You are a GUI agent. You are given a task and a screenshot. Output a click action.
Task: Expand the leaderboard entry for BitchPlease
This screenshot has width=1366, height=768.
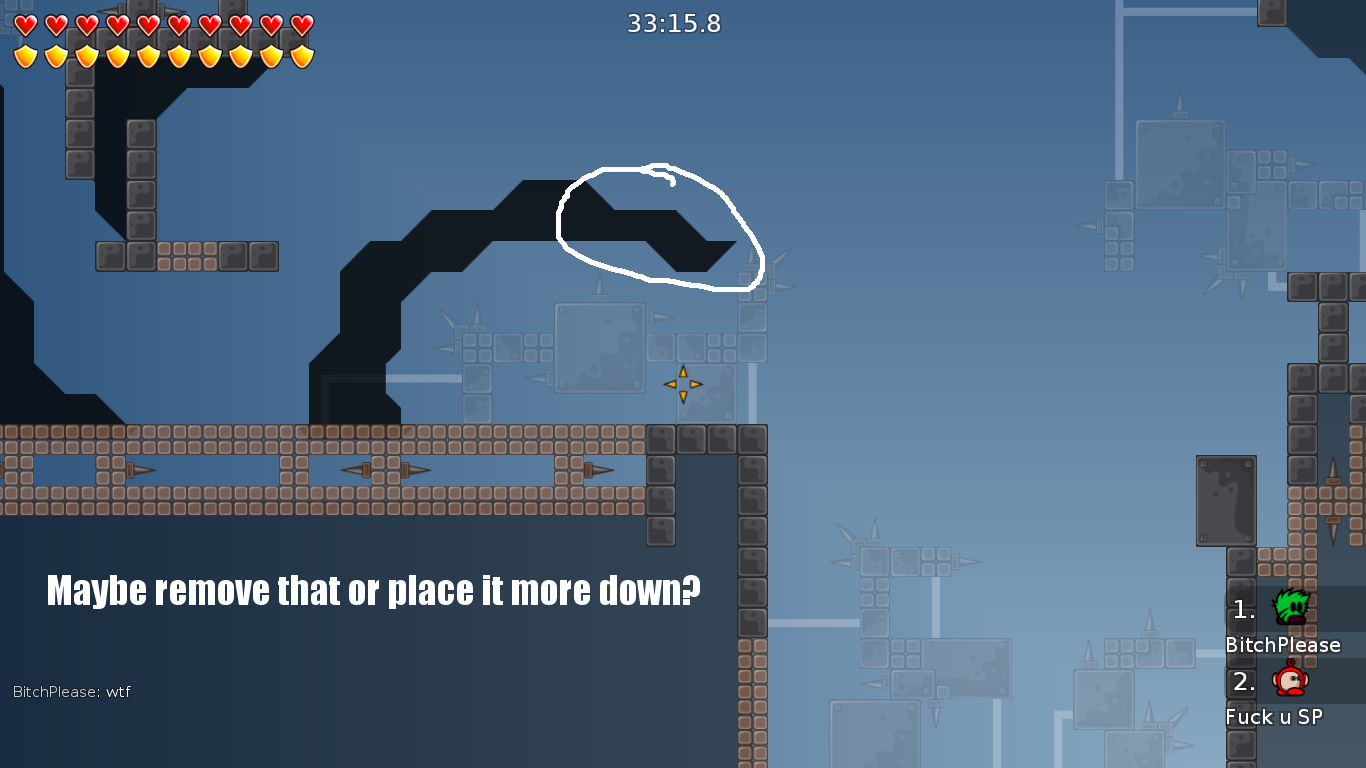(x=1281, y=645)
